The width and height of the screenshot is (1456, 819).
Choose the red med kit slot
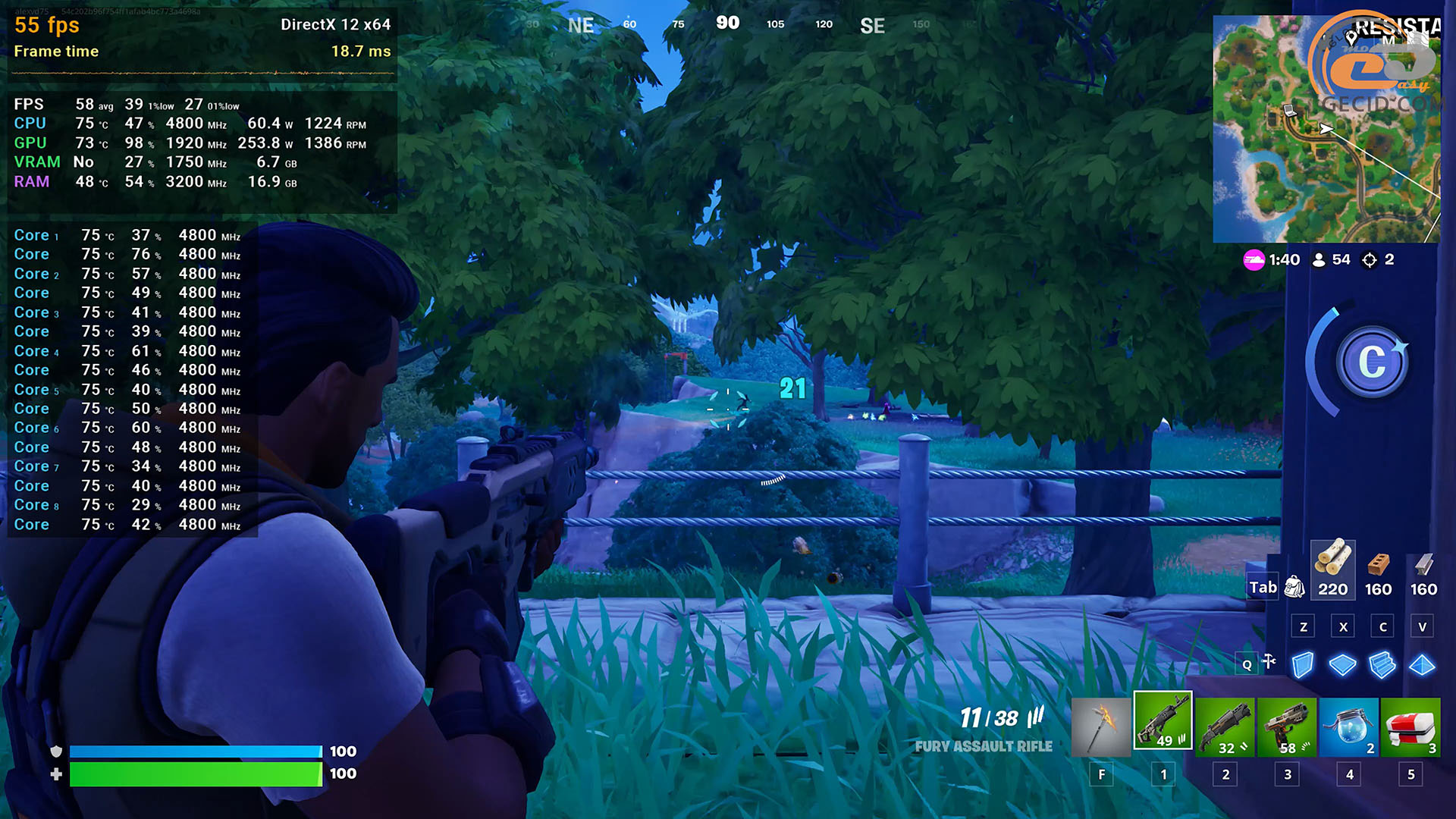point(1410,726)
